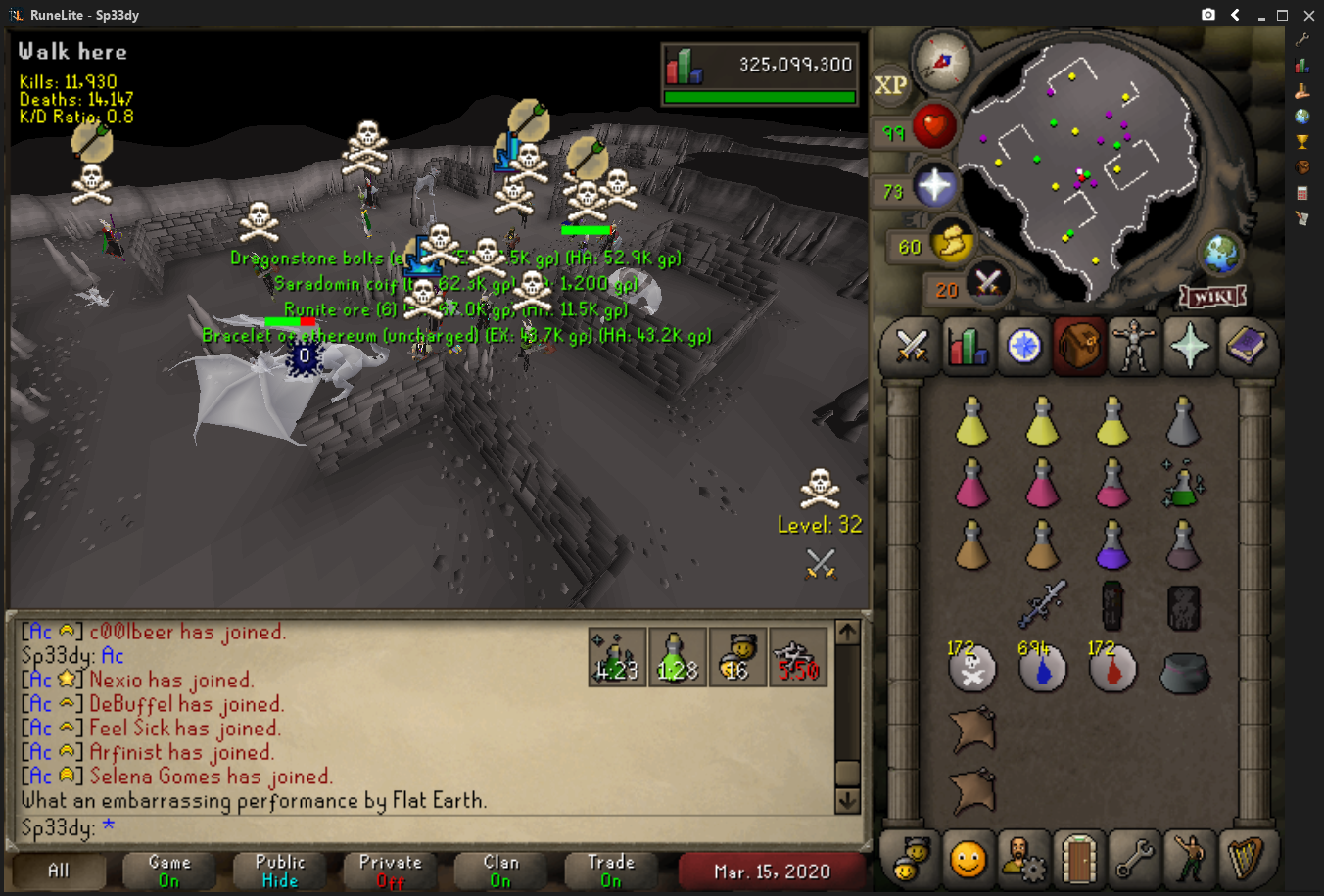Toggle the Clan chat filter
This screenshot has height=896, width=1324.
point(501,871)
